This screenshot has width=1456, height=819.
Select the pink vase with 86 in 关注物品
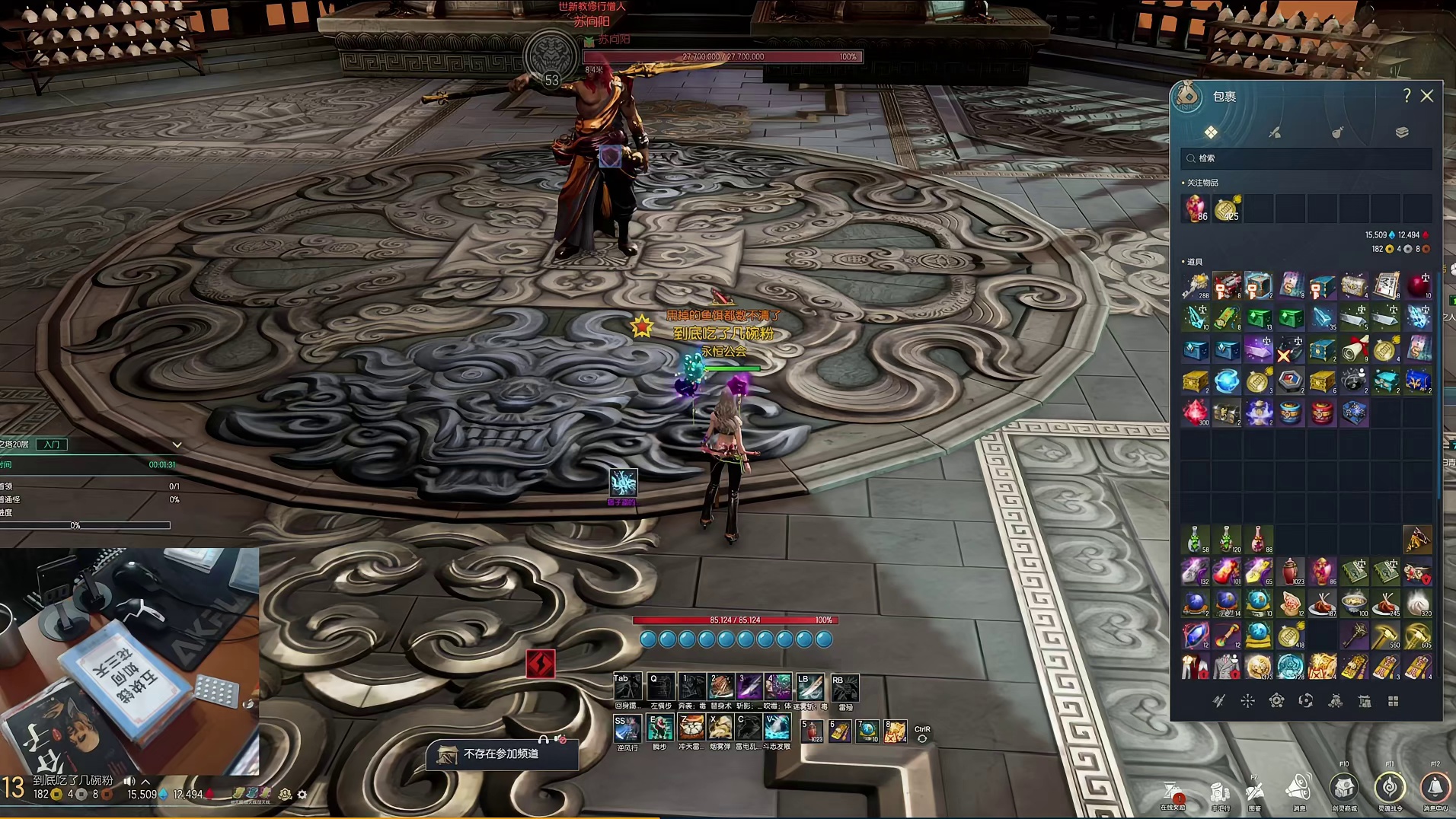[x=1195, y=208]
